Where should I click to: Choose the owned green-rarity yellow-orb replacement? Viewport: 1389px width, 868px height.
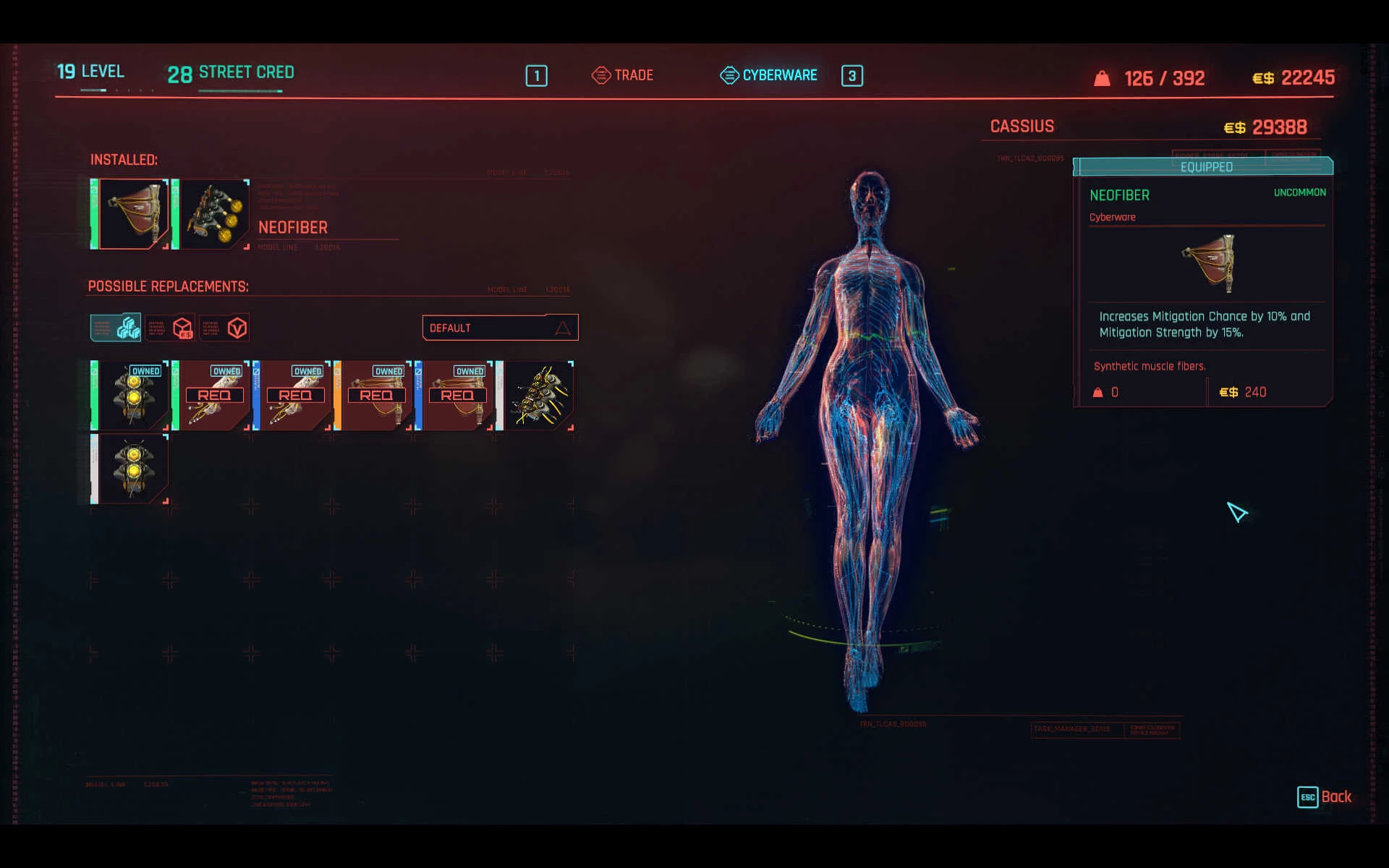pos(132,396)
